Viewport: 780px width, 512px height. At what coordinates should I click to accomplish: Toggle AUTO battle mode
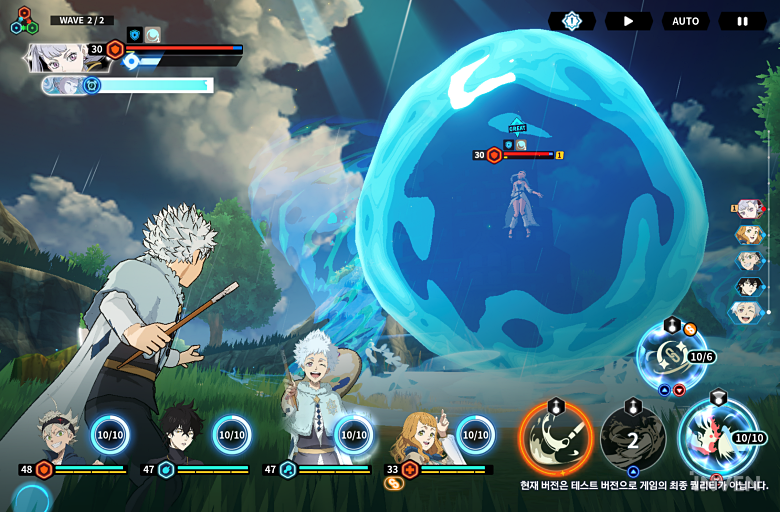click(685, 21)
